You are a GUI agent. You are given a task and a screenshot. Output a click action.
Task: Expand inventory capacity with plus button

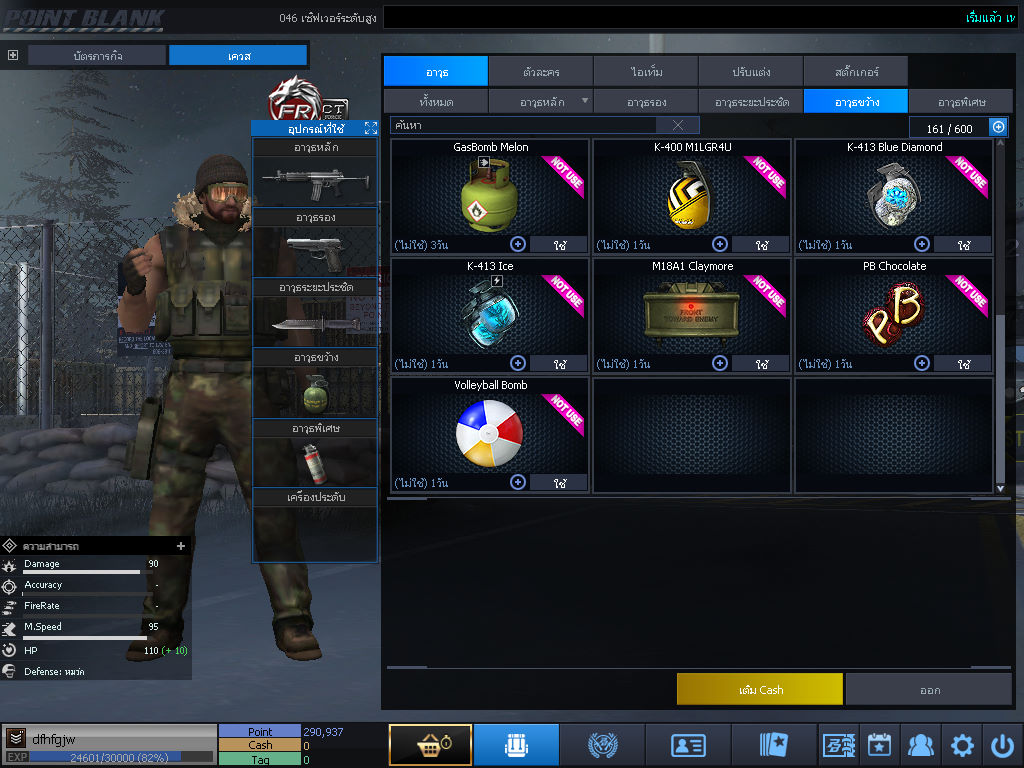pyautogui.click(x=997, y=127)
